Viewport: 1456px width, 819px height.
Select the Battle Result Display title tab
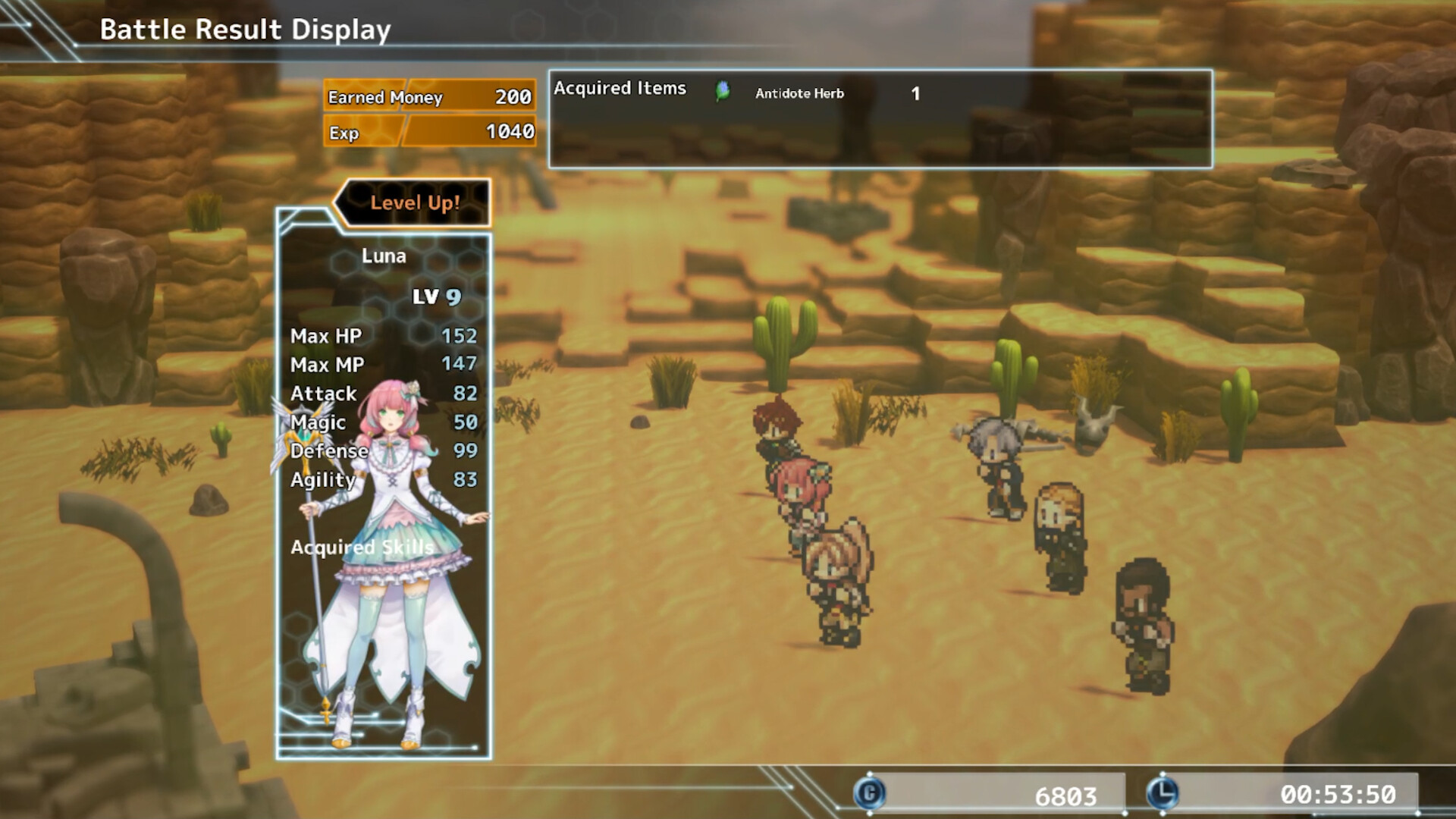point(244,30)
